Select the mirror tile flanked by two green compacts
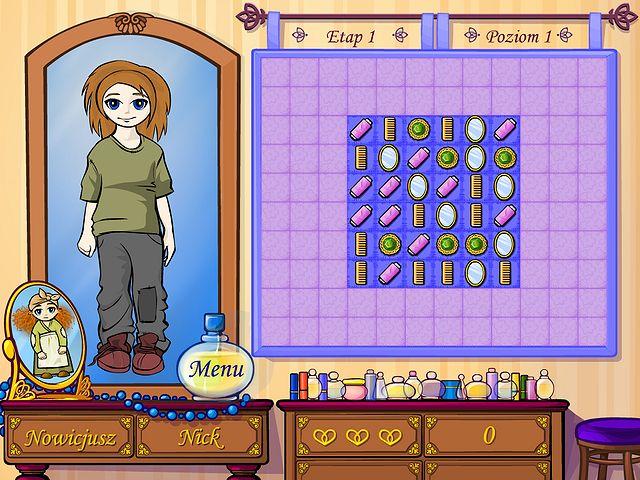The height and width of the screenshot is (480, 640). (476, 157)
